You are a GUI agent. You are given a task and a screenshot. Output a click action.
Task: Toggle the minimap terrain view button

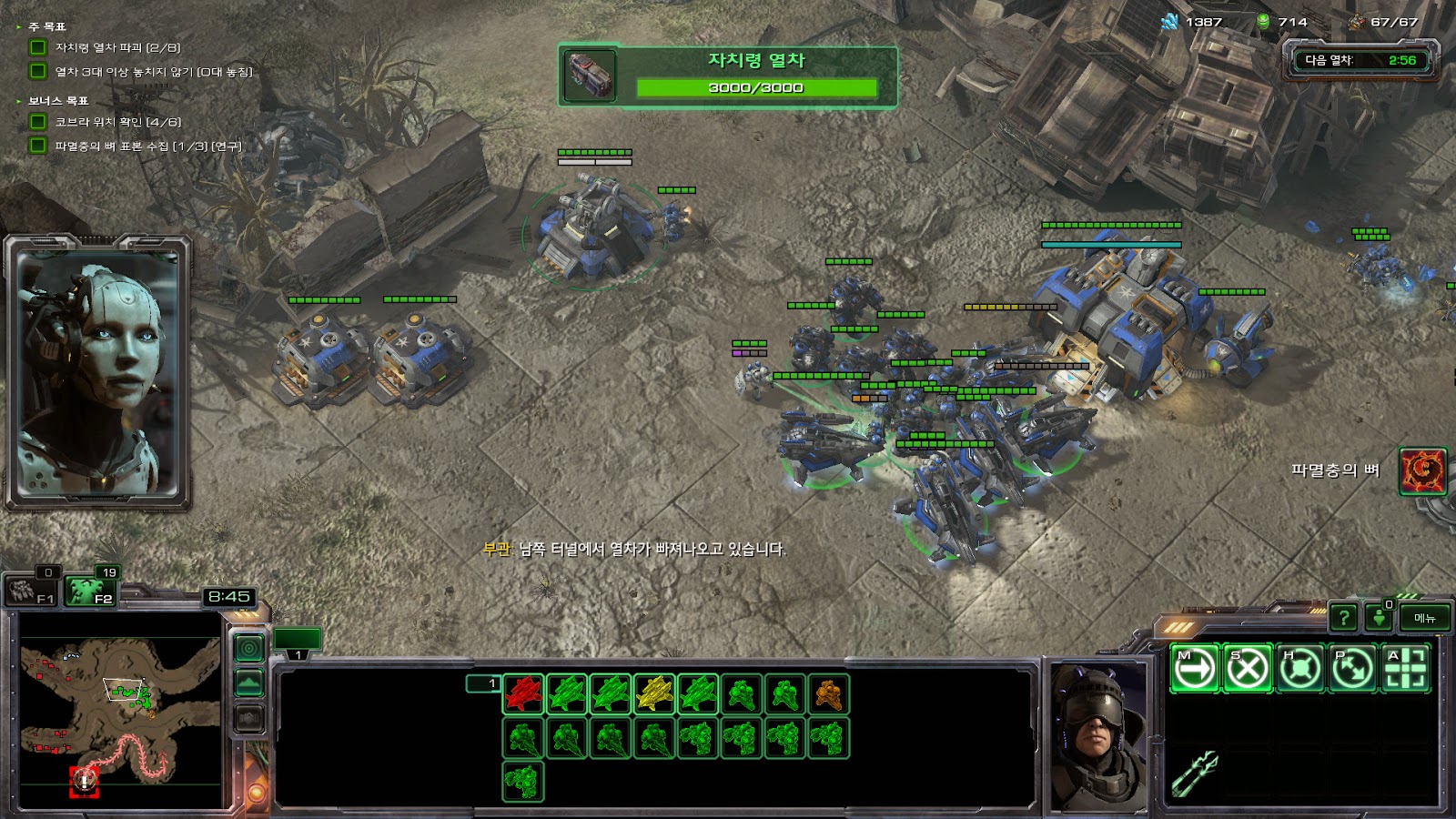248,682
